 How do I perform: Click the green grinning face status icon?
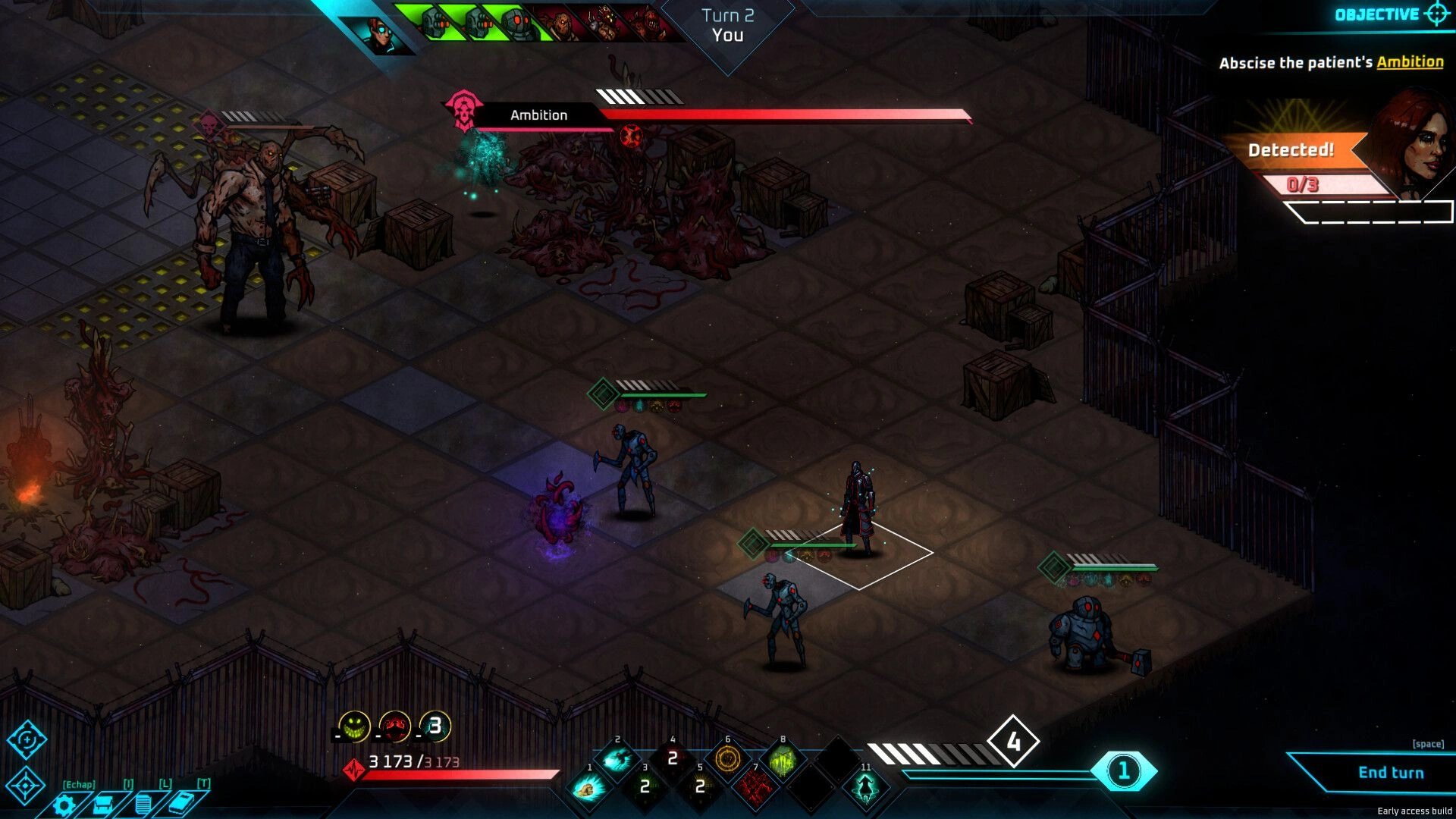pos(354,726)
